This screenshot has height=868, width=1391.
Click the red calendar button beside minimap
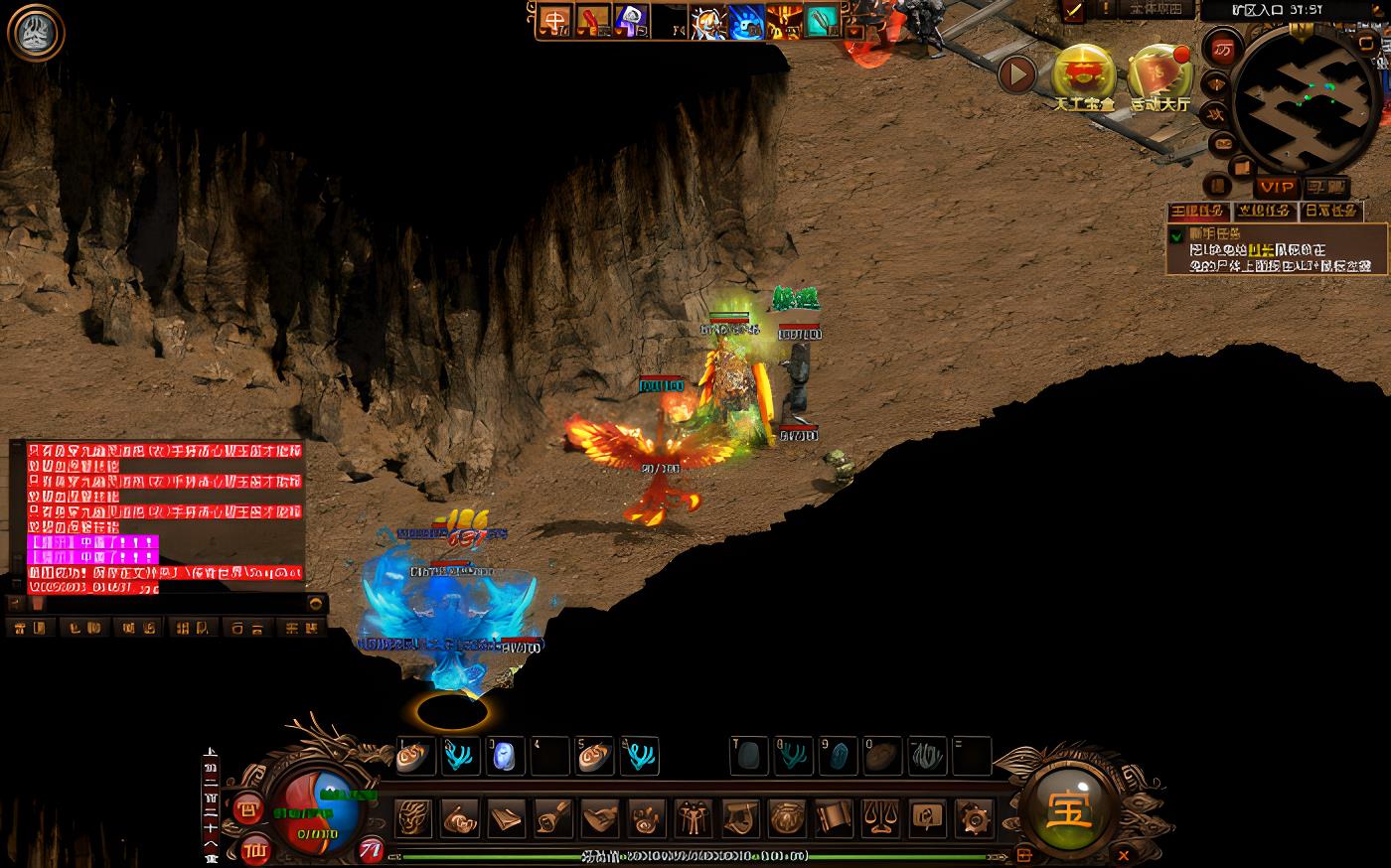[1223, 49]
